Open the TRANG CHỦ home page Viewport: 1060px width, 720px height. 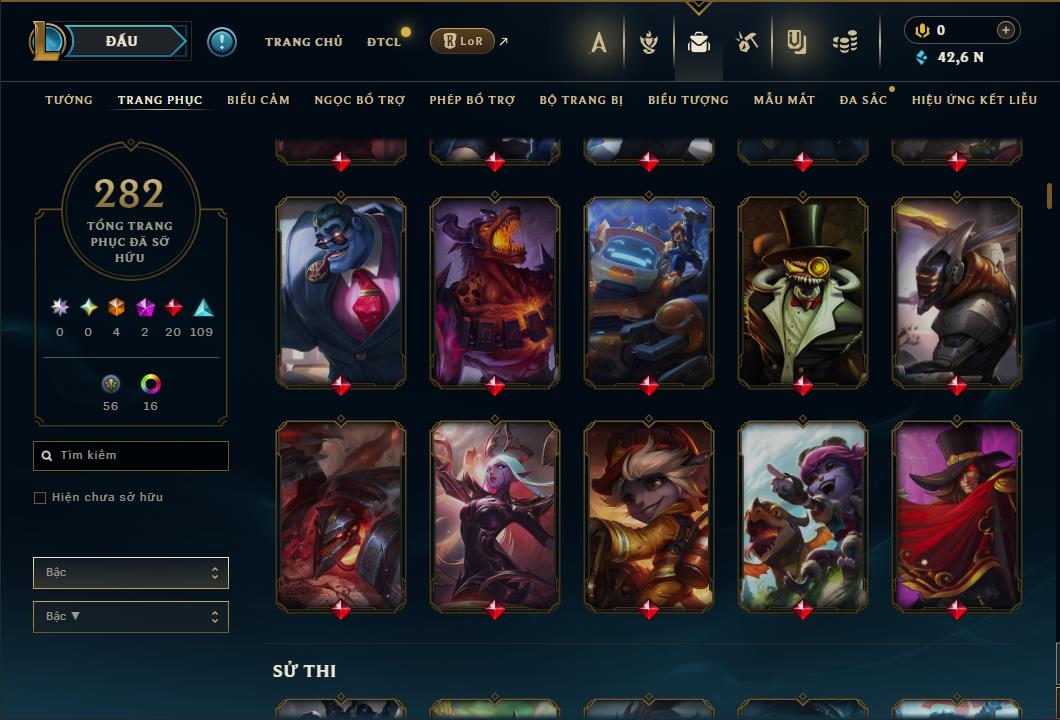point(303,42)
